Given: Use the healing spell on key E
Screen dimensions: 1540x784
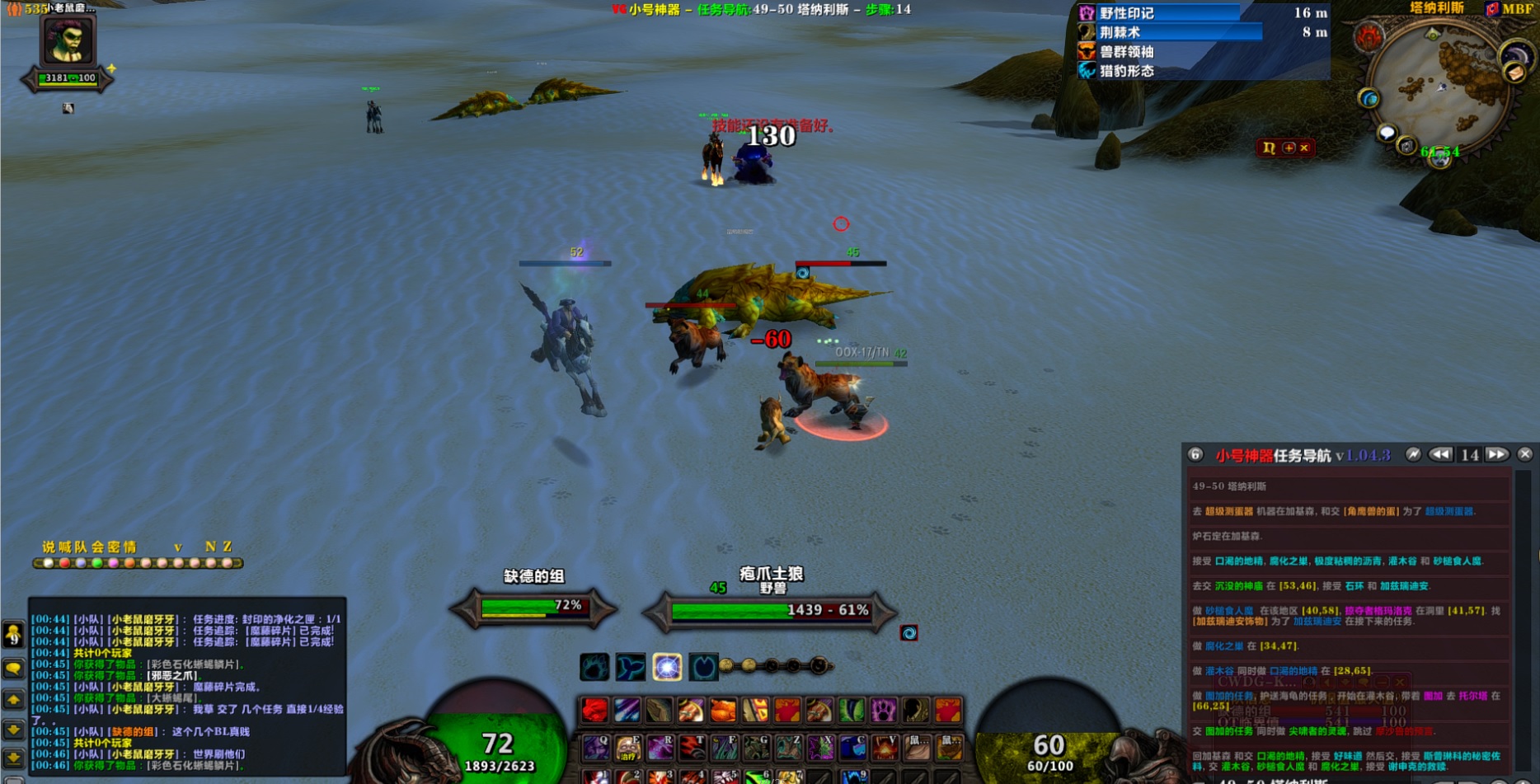Looking at the screenshot, I should (x=628, y=748).
